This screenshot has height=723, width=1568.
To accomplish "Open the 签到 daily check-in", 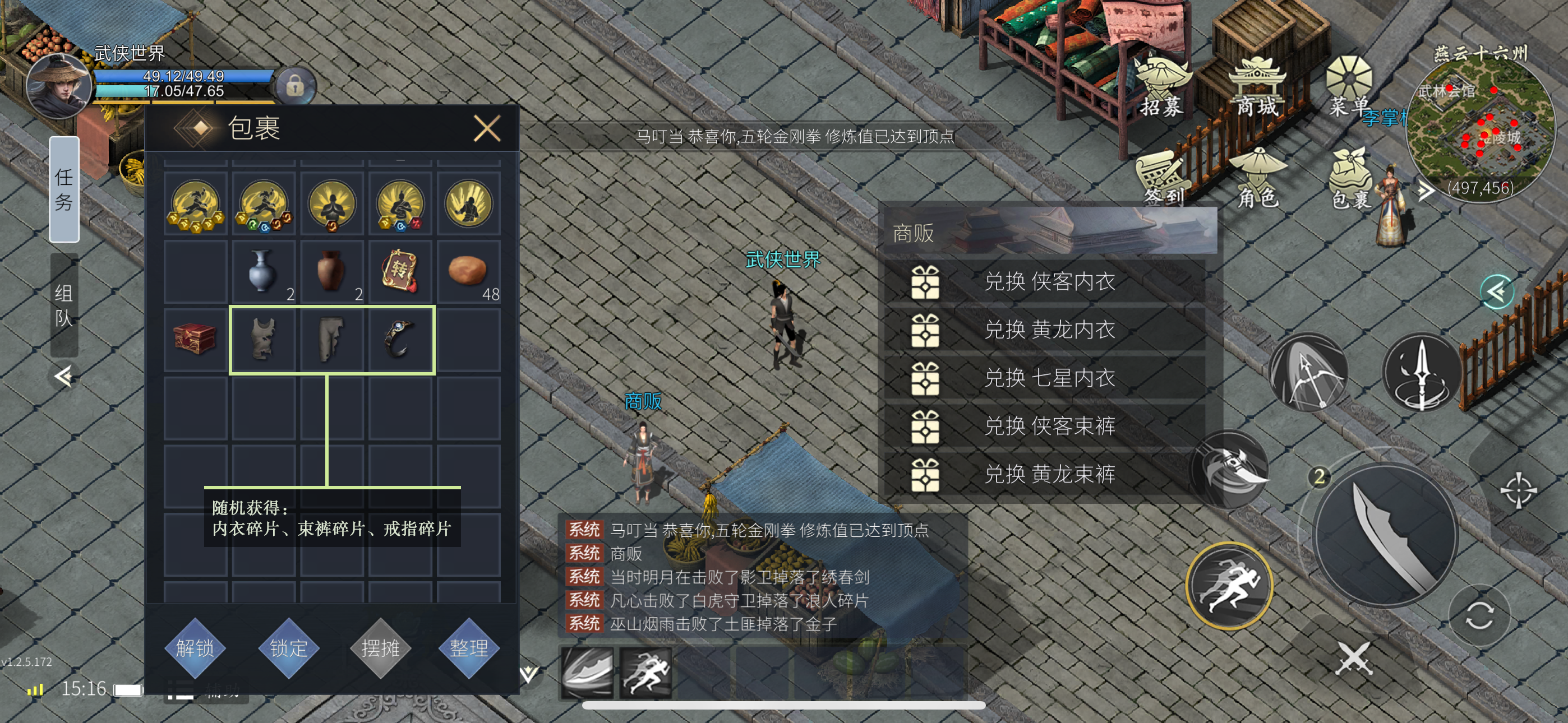I will tap(1163, 178).
